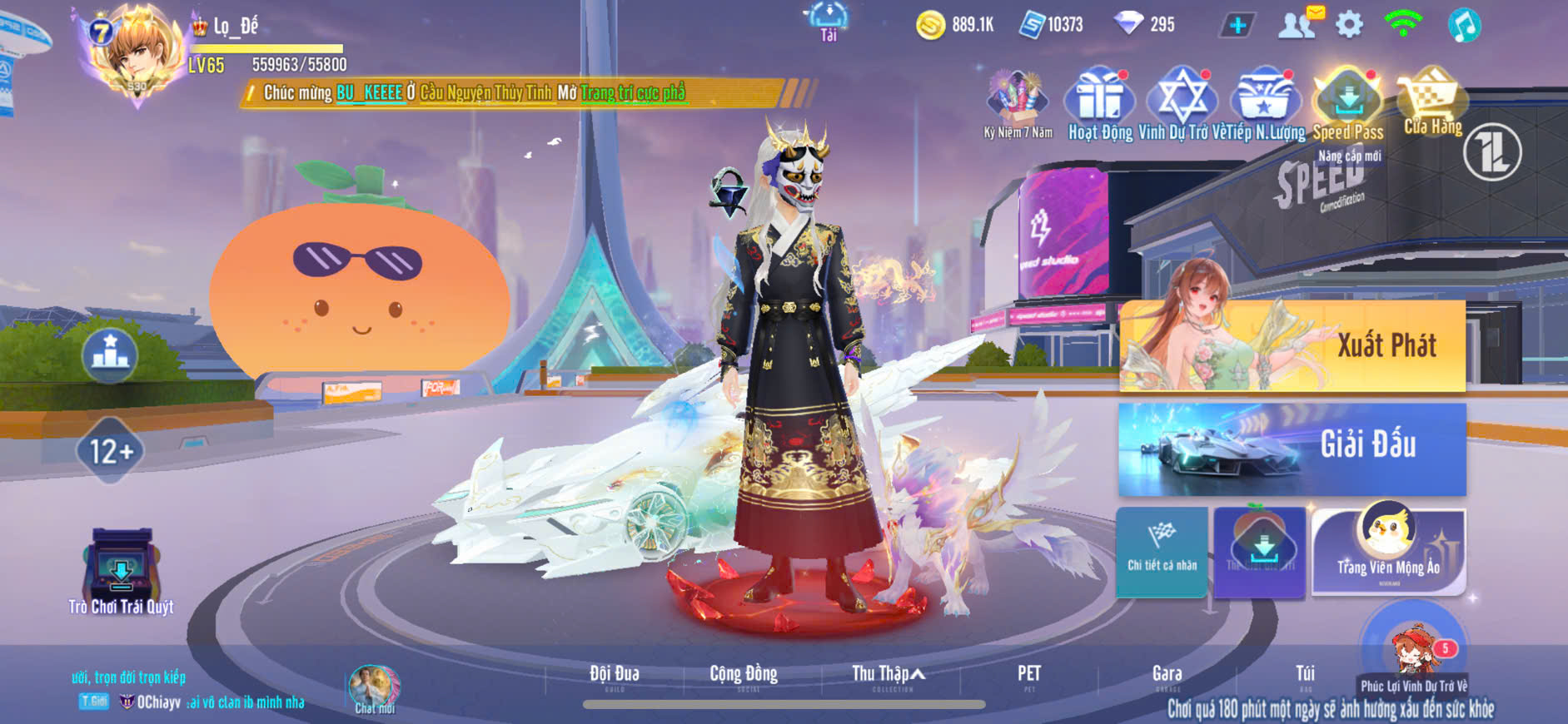This screenshot has height=724, width=1568.
Task: Enter Trang Viên Mộng Ảo
Action: pos(1388,551)
